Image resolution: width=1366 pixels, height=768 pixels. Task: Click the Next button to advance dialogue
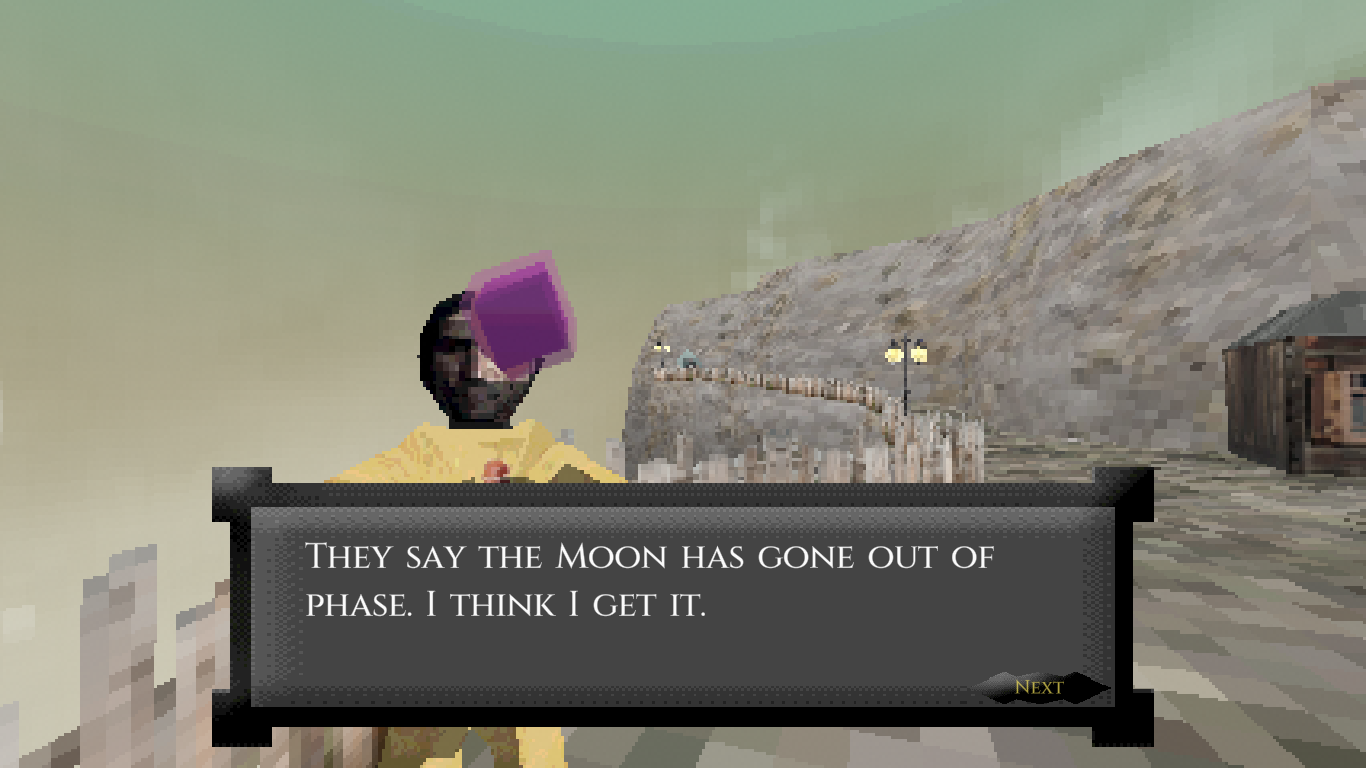1040,687
